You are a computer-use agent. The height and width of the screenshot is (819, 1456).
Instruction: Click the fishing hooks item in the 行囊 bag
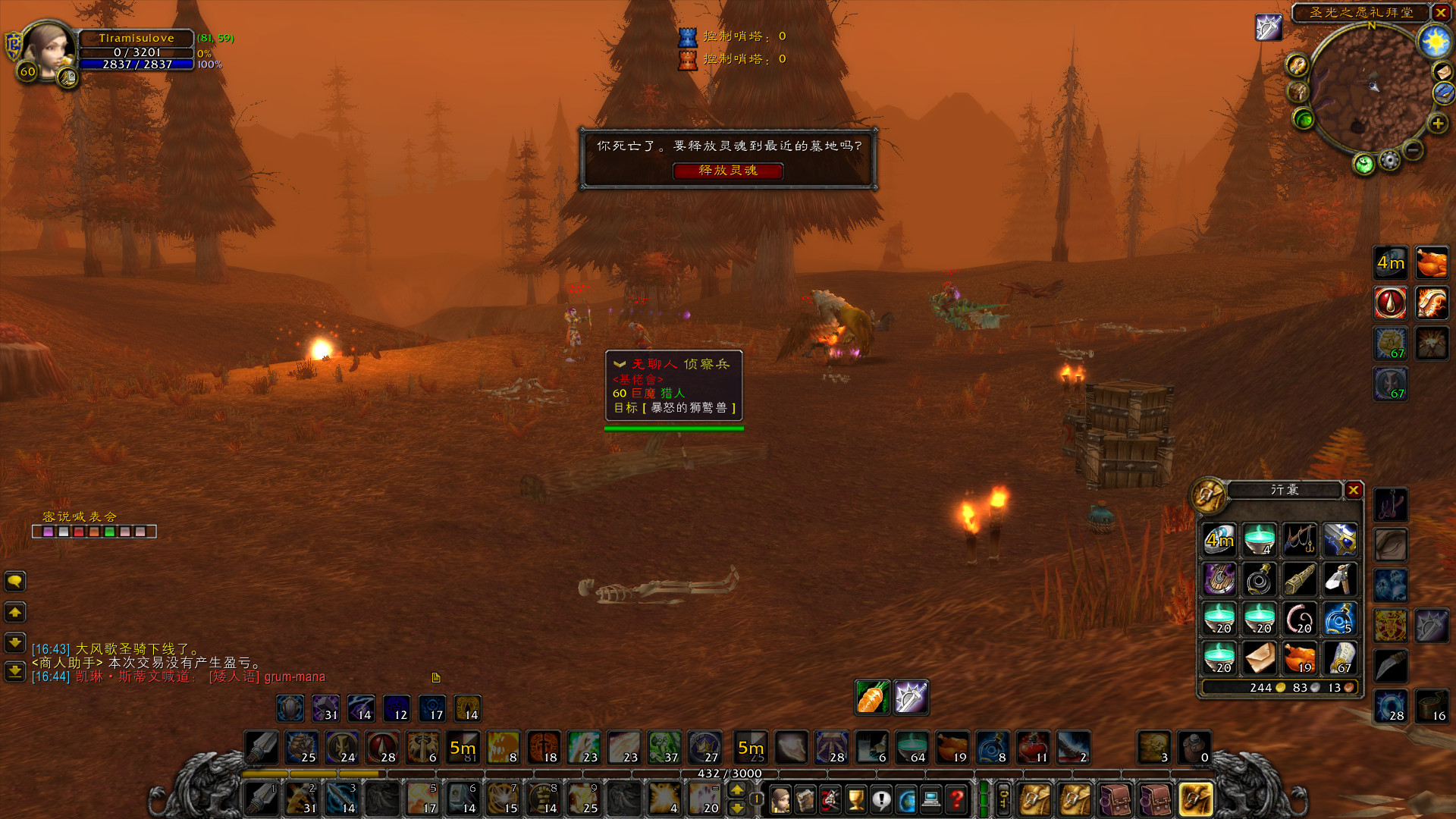[x=1299, y=540]
